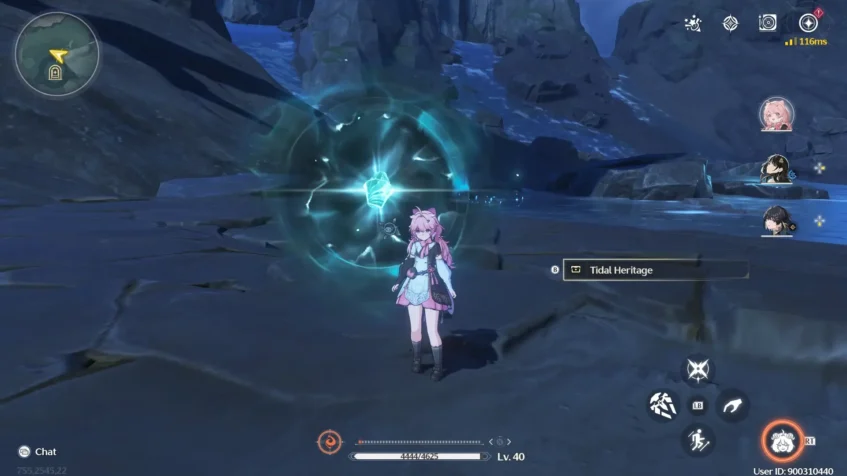Open the square disc-shaped icon in the top bar

click(768, 23)
